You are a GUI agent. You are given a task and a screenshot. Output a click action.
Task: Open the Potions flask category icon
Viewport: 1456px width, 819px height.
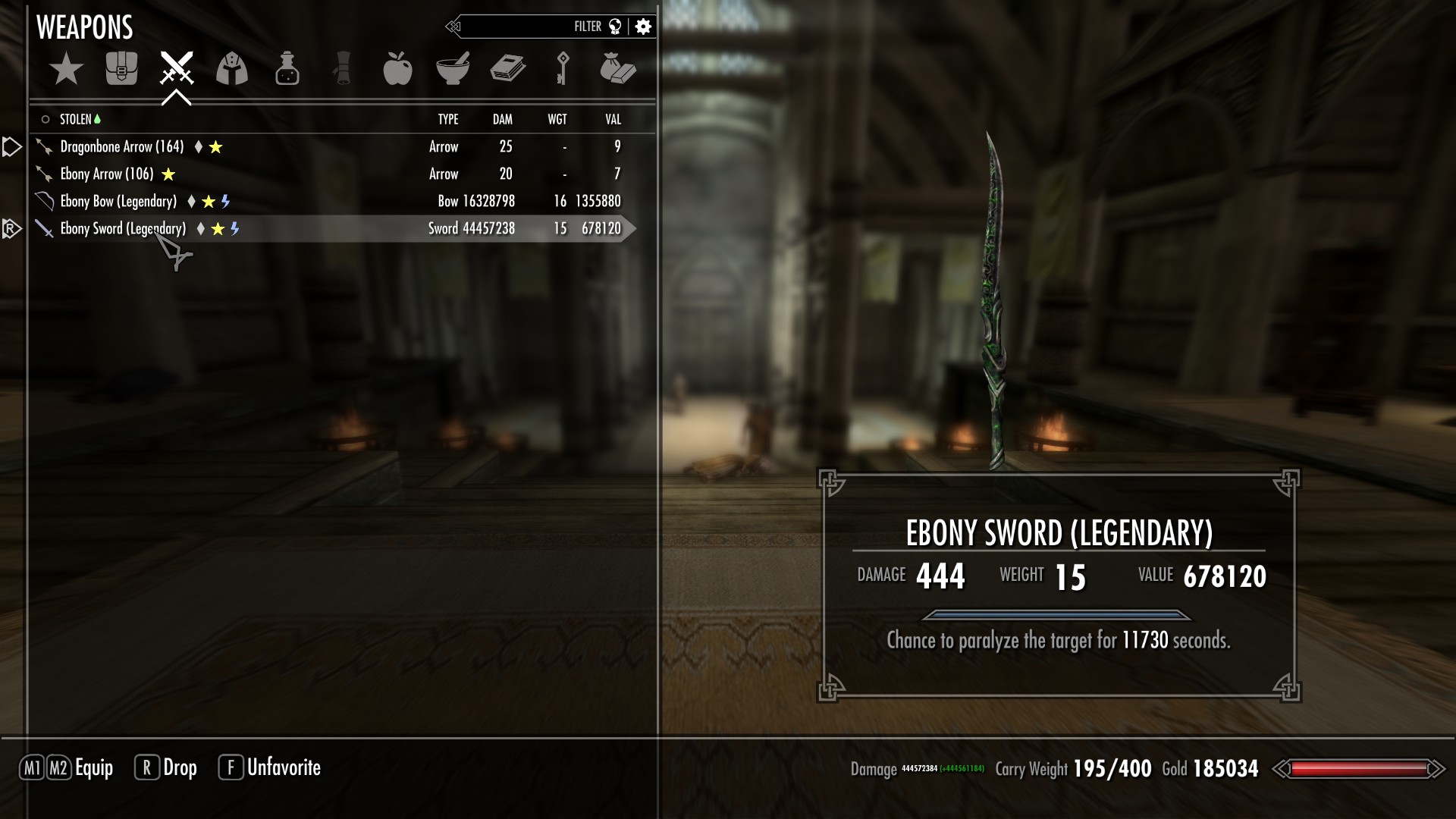[287, 69]
